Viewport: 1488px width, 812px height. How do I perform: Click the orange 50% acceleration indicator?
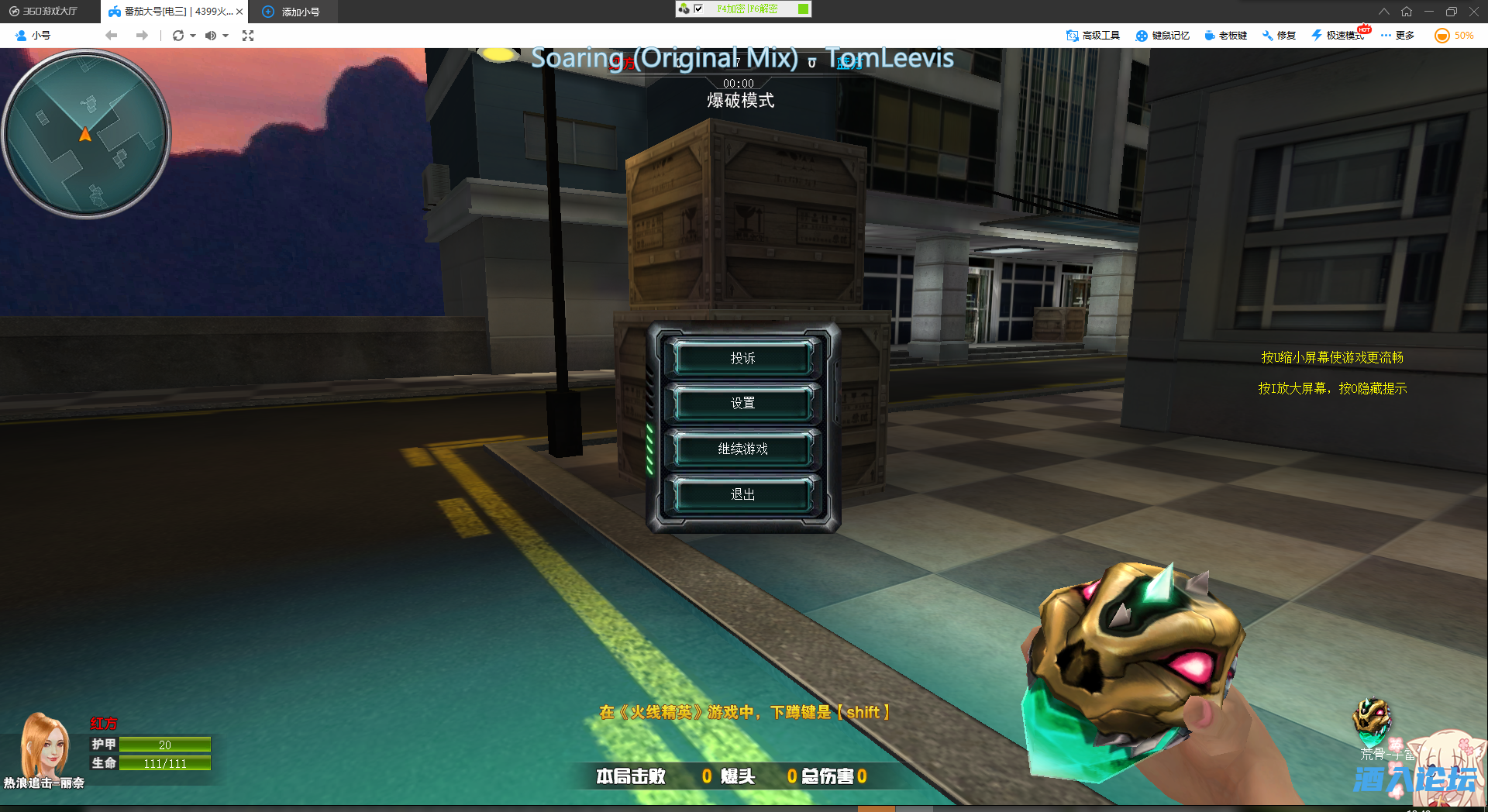[x=1453, y=35]
